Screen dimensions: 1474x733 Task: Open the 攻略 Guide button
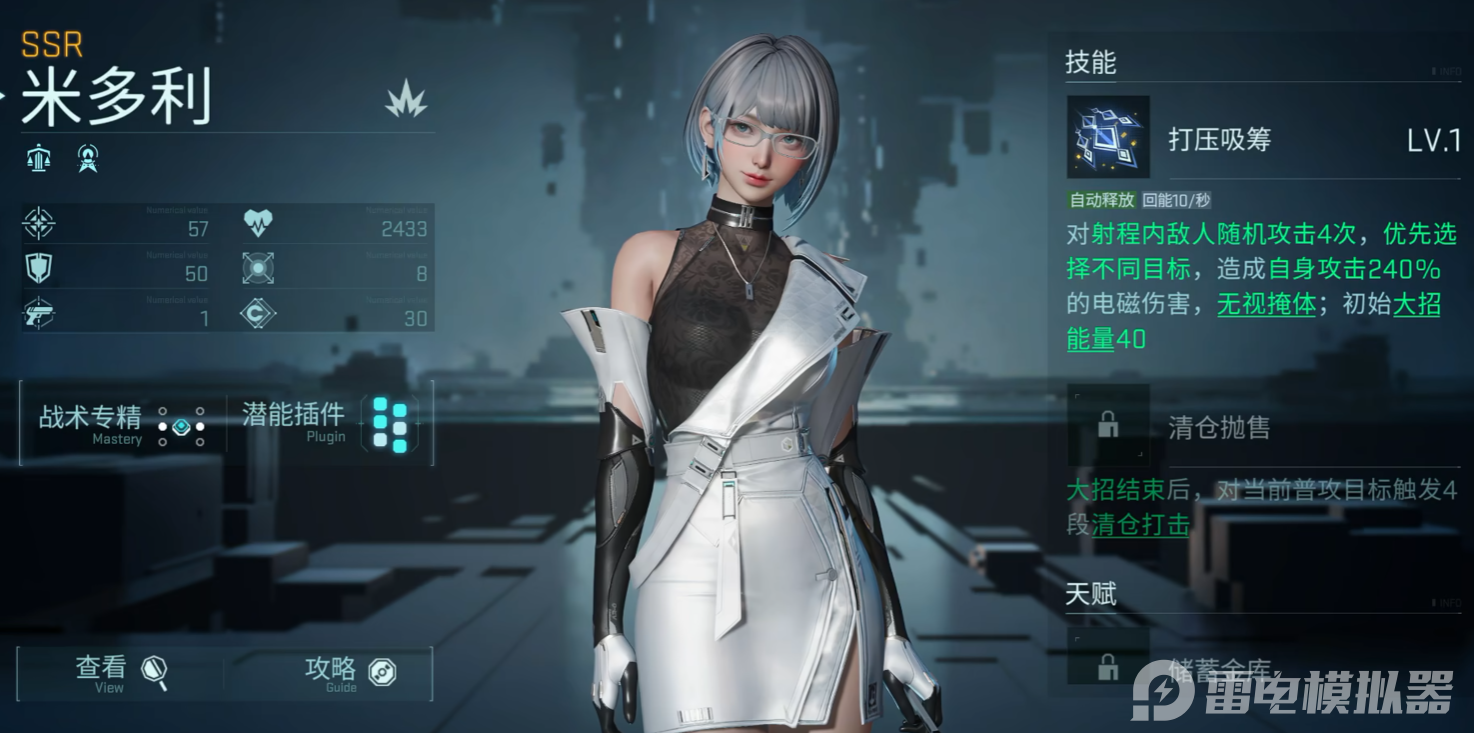(x=347, y=673)
